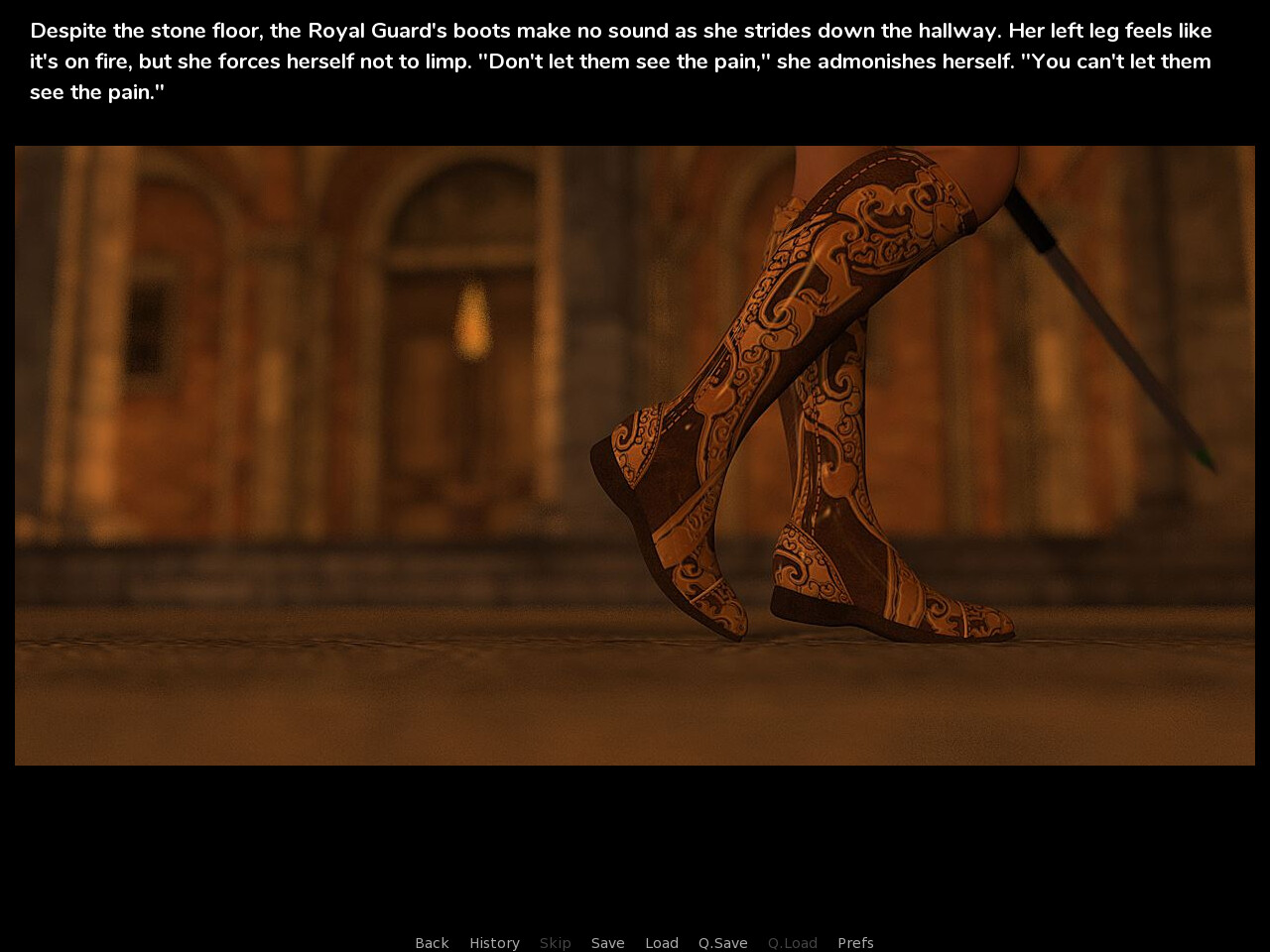Click Back to view the previous line

coord(432,942)
